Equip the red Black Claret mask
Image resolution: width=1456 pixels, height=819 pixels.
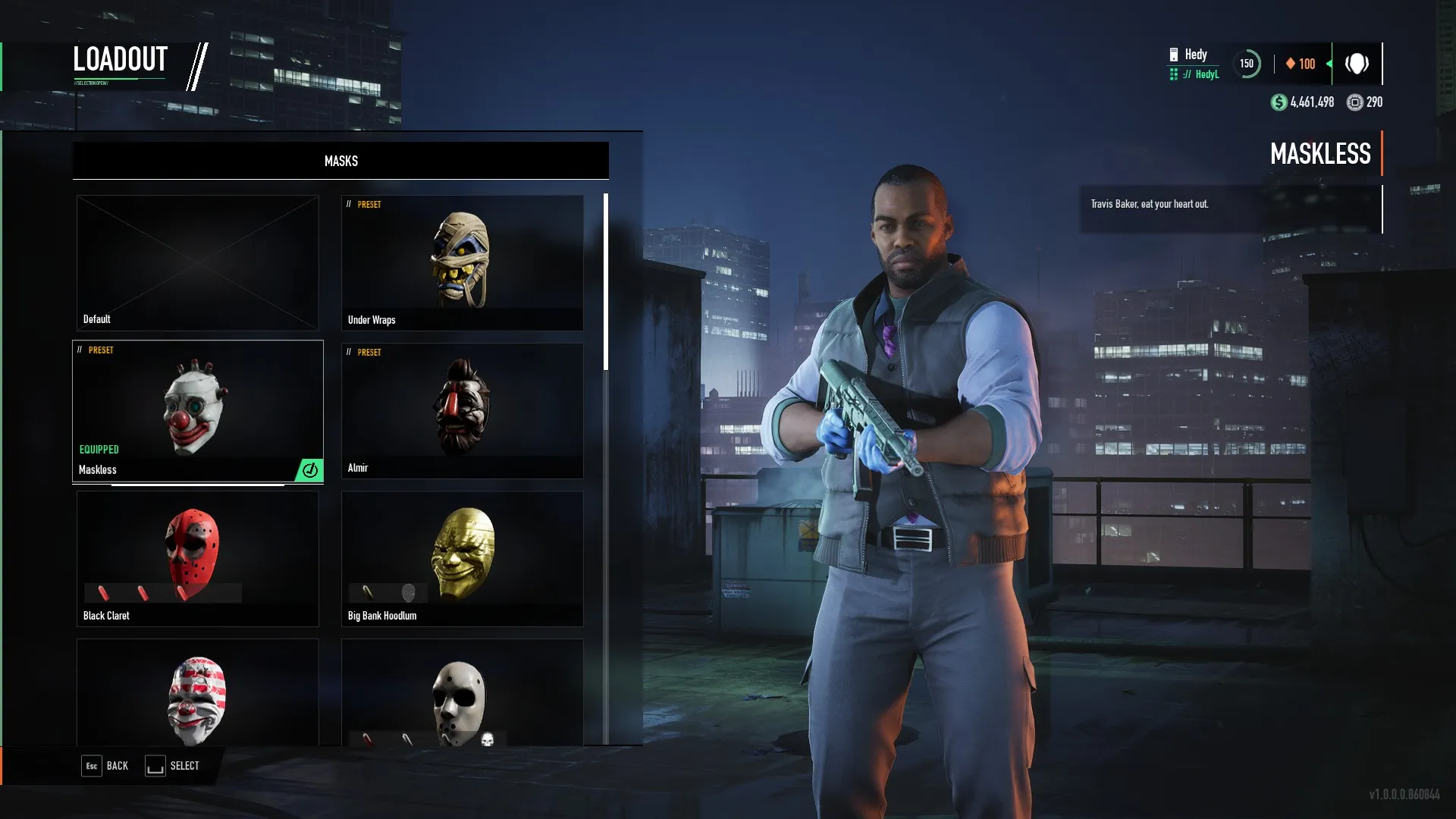coord(197,558)
